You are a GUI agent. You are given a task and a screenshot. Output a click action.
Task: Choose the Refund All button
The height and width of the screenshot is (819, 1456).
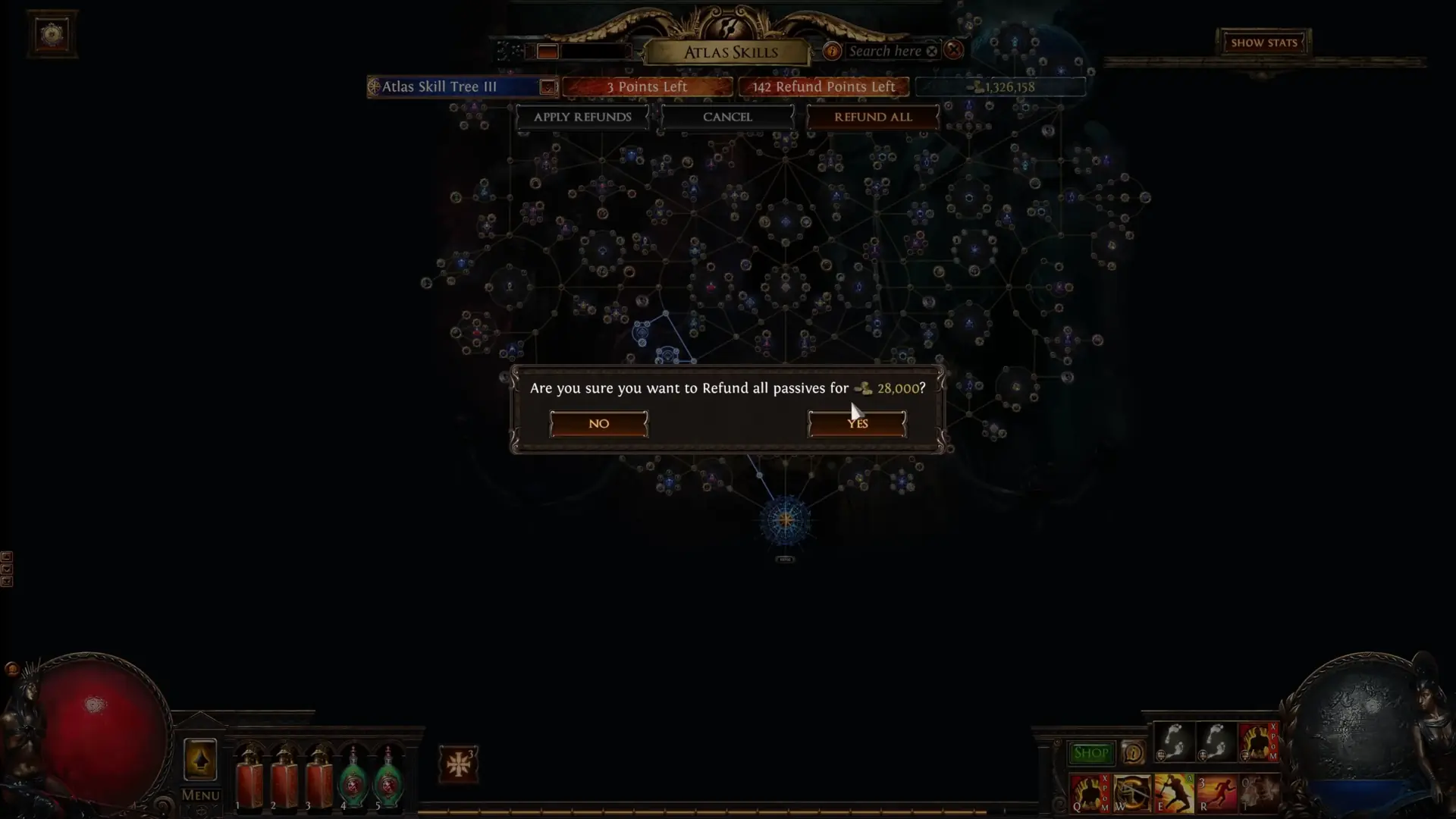873,117
